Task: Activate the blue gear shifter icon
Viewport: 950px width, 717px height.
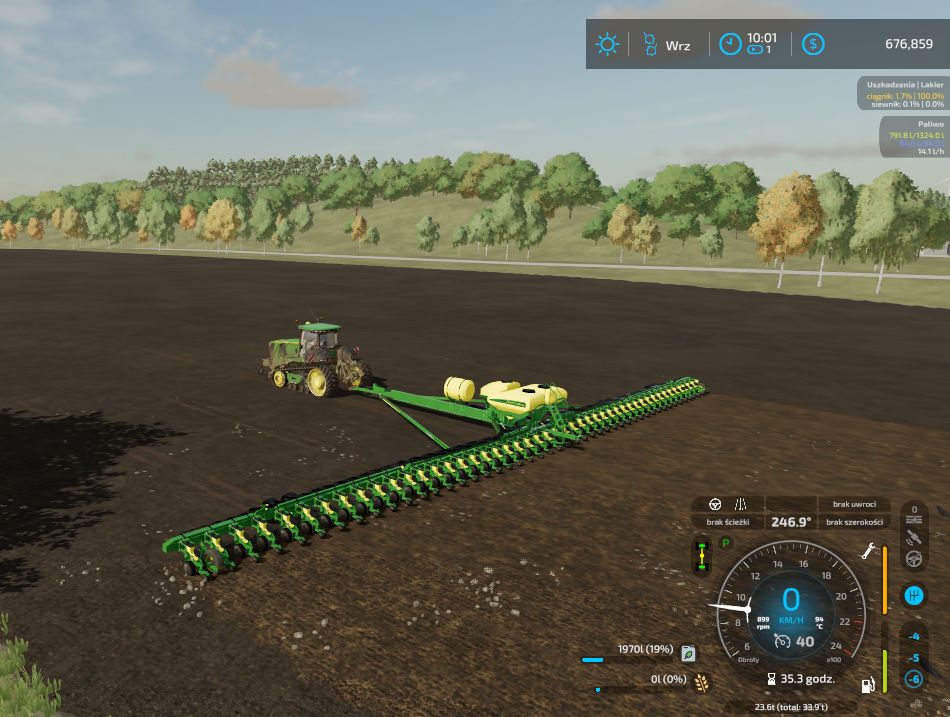Action: pyautogui.click(x=913, y=596)
